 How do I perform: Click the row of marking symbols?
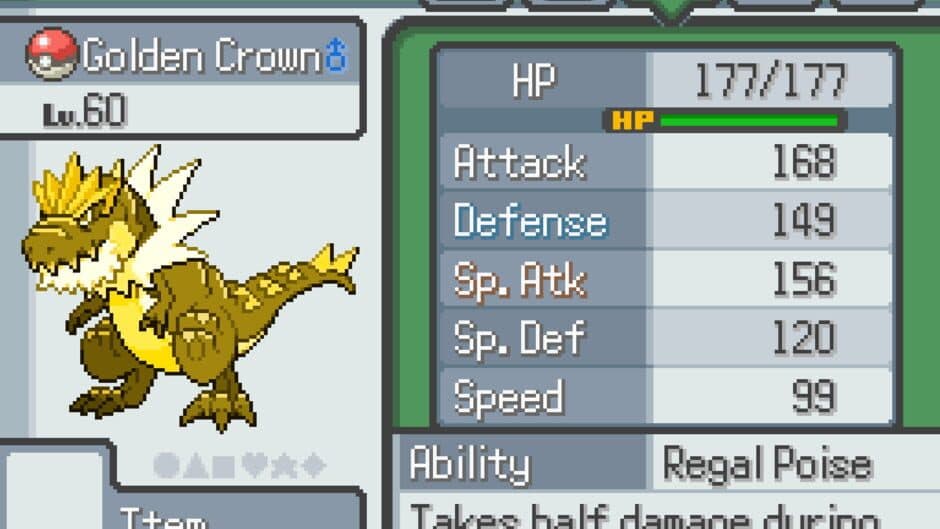pyautogui.click(x=239, y=465)
